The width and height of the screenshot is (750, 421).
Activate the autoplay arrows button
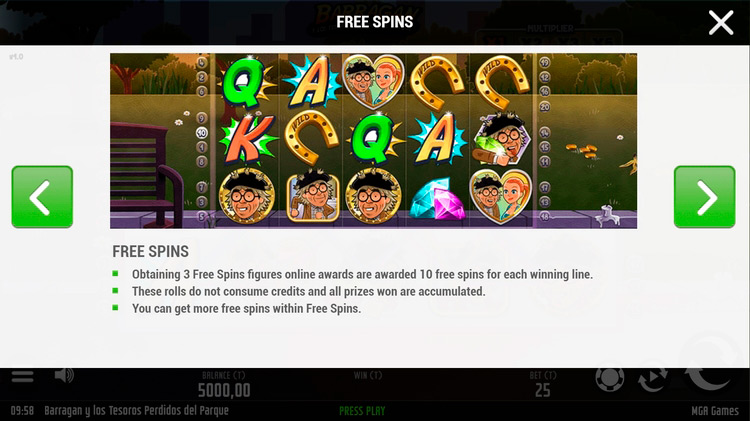tap(653, 378)
